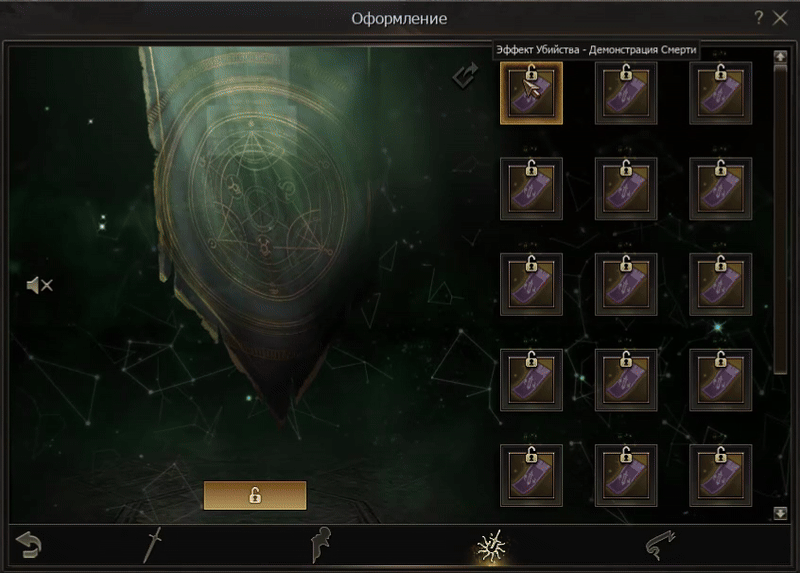
Task: Click the gold padlock unlock button
Action: point(255,495)
